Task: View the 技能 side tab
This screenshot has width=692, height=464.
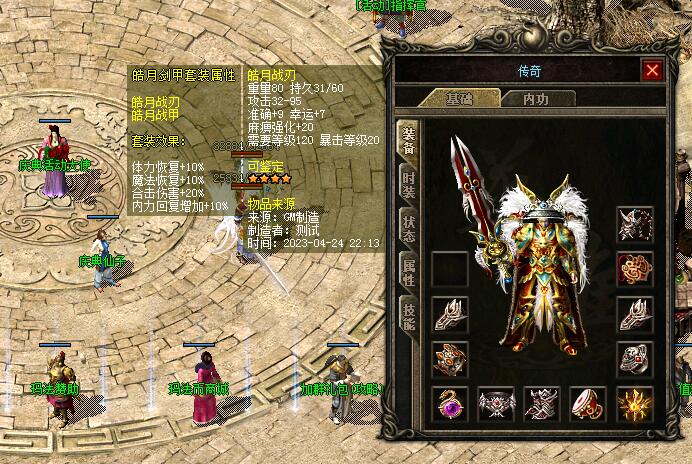Action: pos(408,316)
